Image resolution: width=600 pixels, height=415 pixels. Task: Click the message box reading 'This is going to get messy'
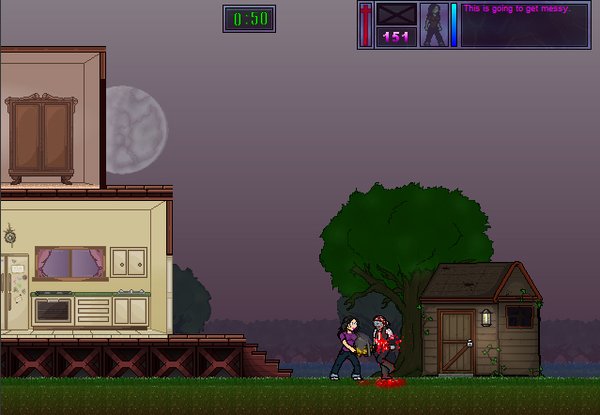coord(525,24)
